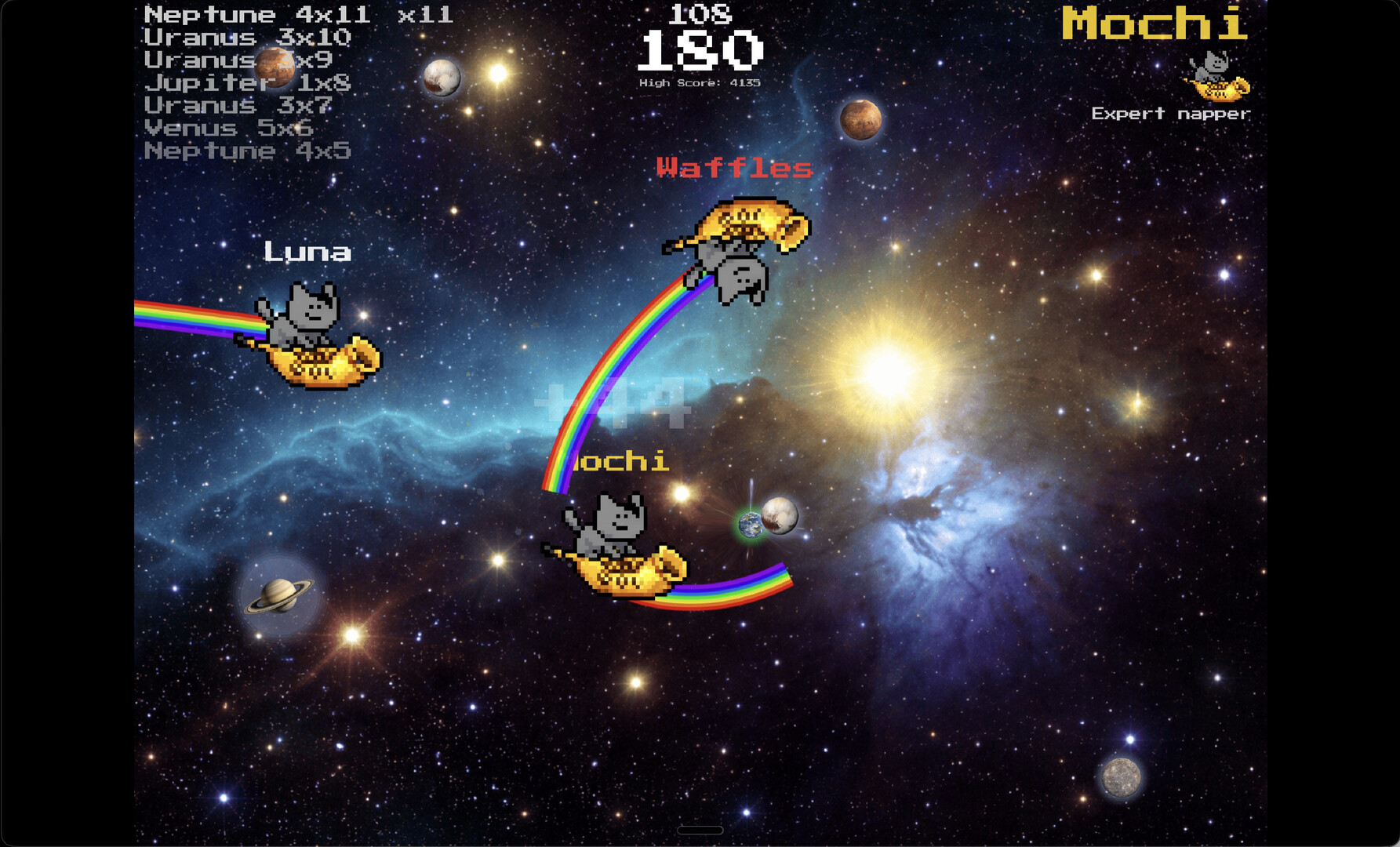
Task: Click the home indicator bar at bottom
Action: pos(700,829)
